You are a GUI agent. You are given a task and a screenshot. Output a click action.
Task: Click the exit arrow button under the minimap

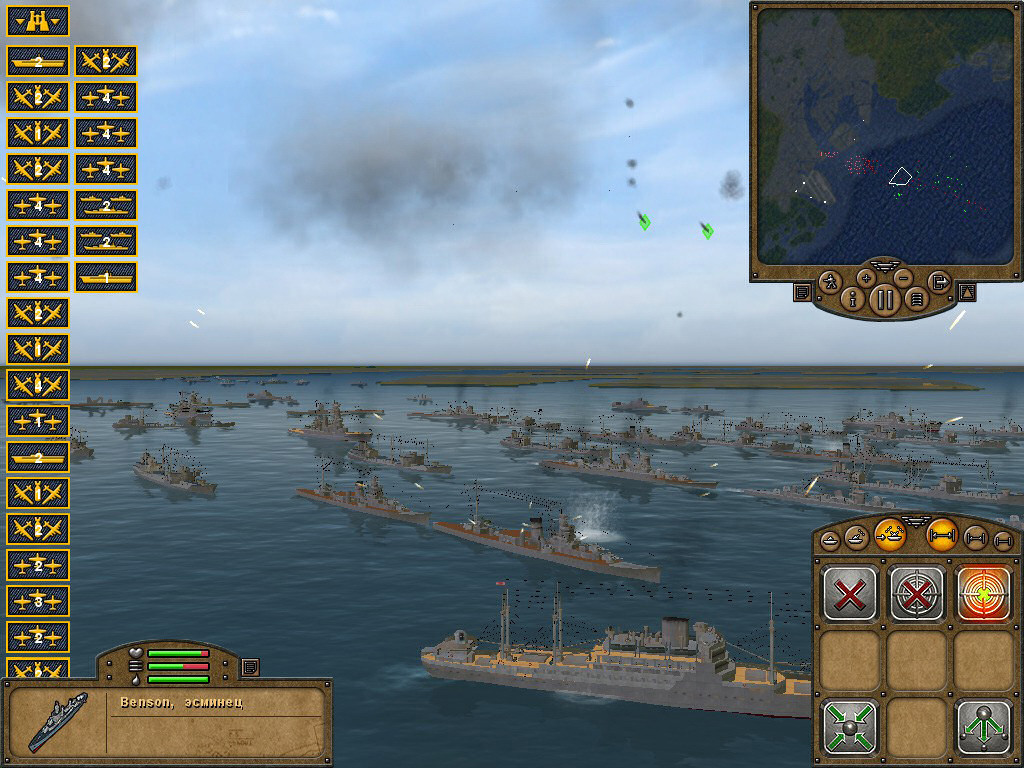(938, 281)
